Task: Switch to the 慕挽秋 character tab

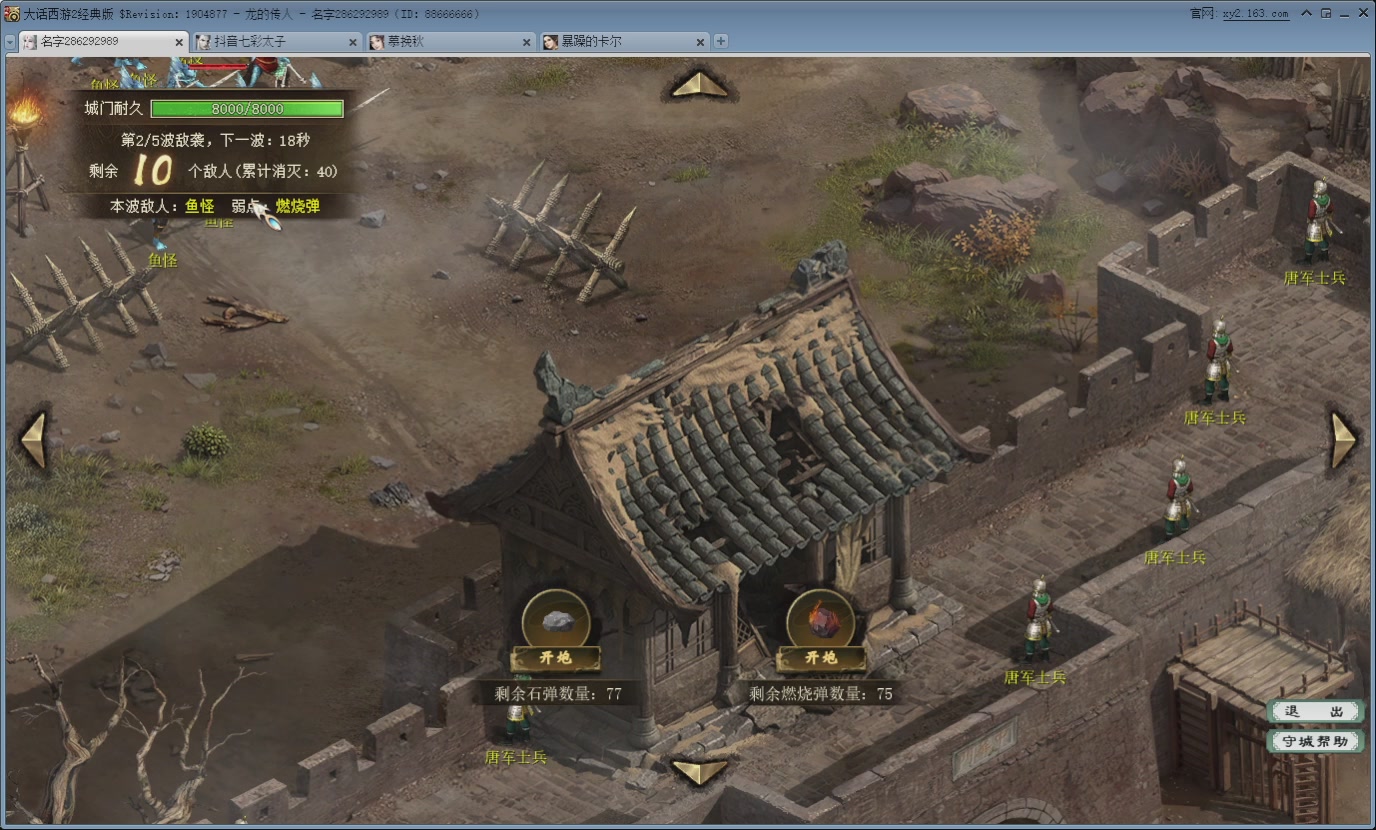Action: click(x=440, y=42)
